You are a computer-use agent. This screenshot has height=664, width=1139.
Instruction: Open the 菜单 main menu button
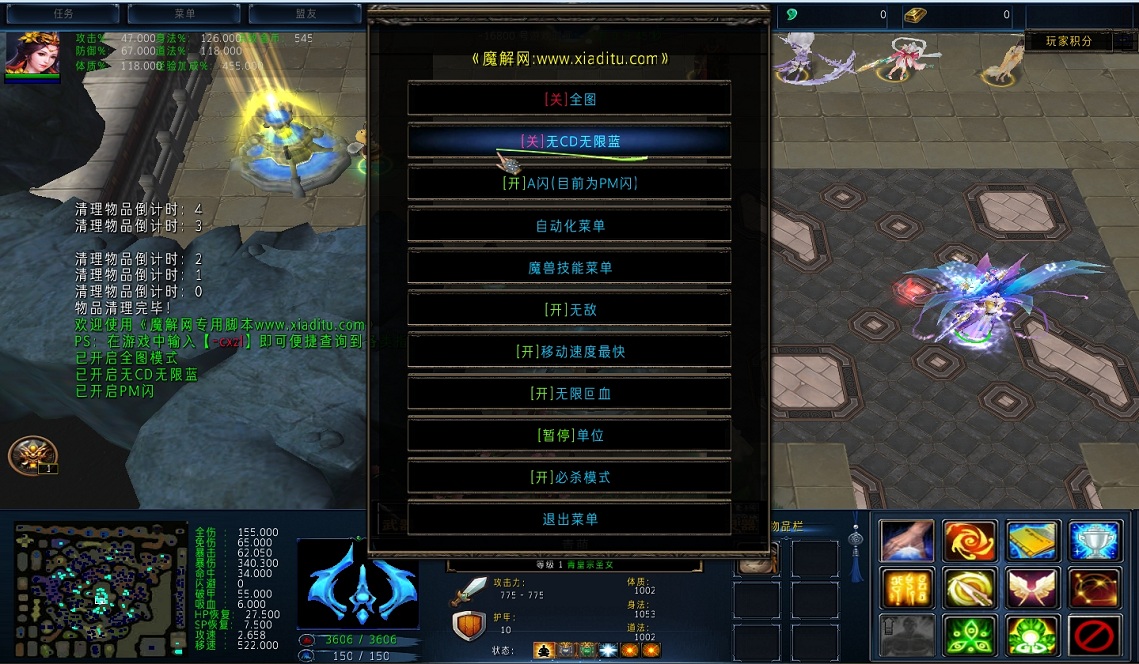[184, 14]
